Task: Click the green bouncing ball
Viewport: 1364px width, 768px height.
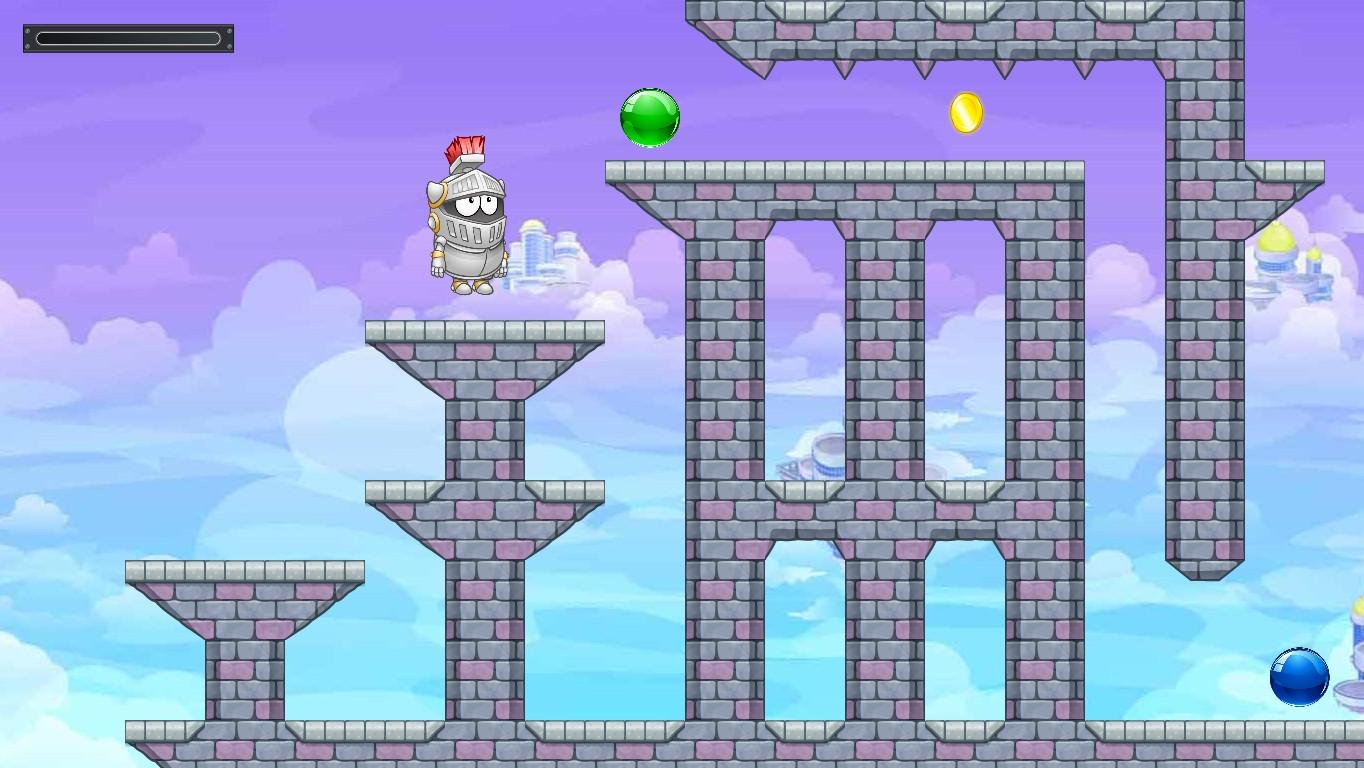Action: click(x=649, y=117)
